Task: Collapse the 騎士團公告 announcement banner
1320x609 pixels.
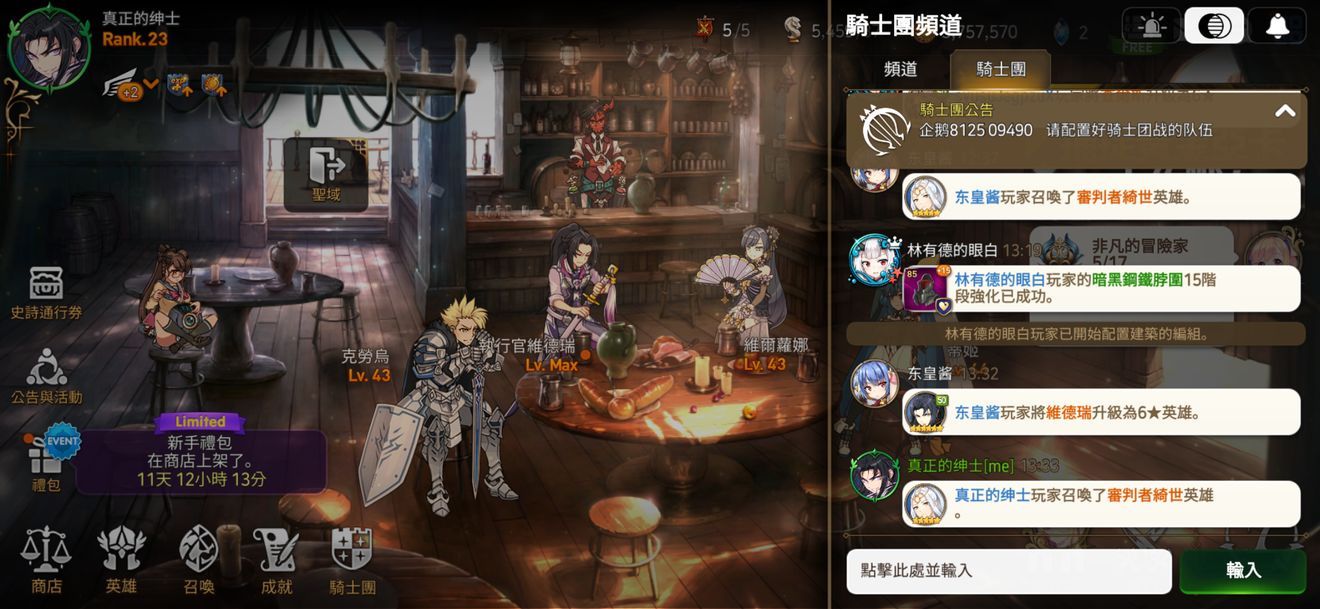Action: [x=1285, y=111]
